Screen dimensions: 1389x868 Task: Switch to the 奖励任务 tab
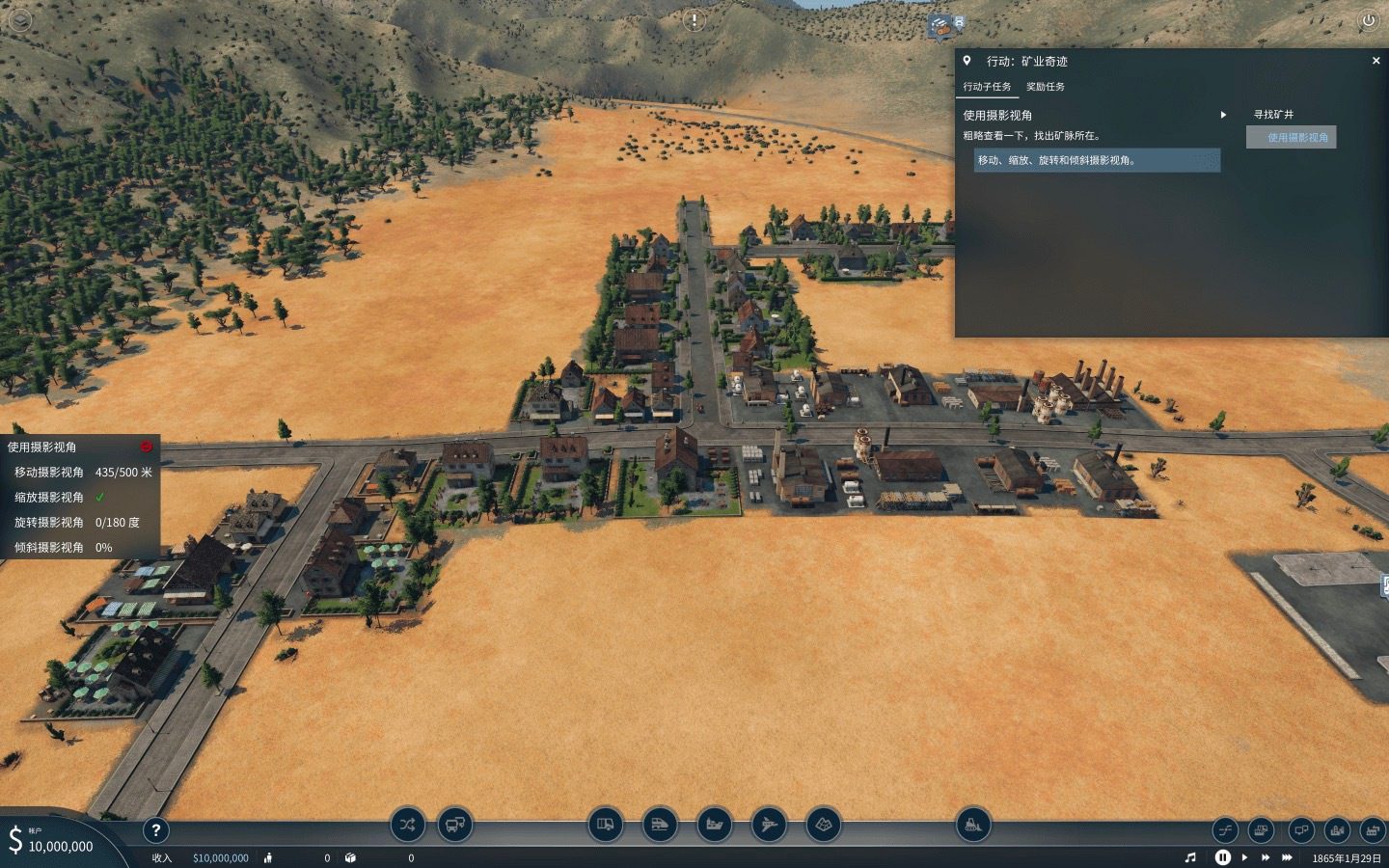[x=1045, y=87]
